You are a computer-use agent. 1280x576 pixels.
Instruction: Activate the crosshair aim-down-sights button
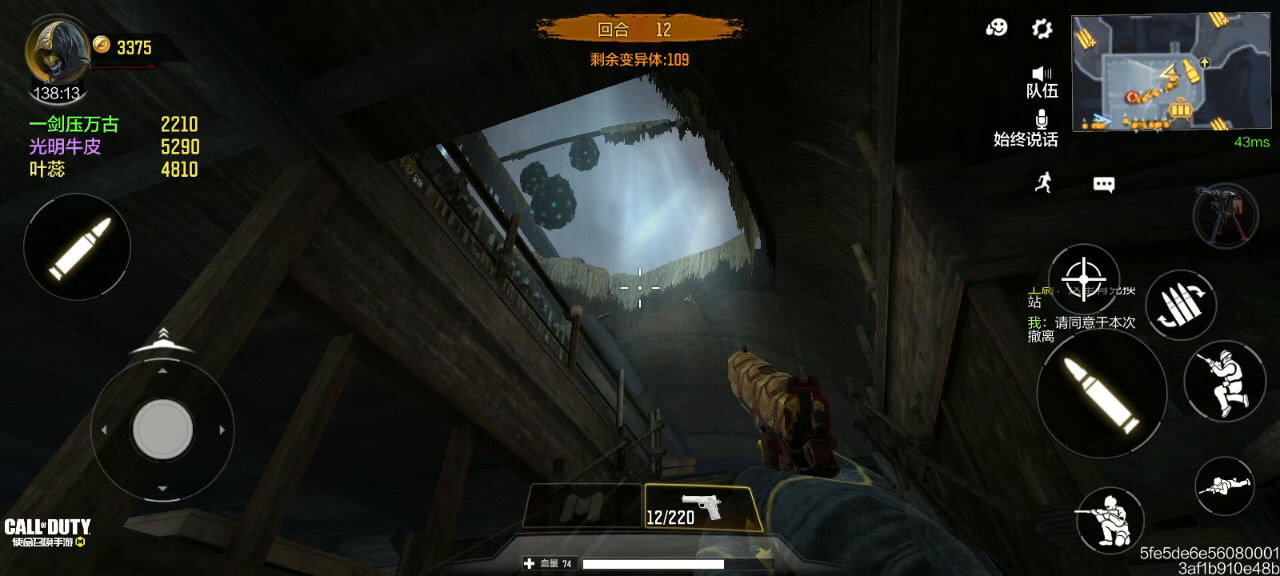(x=1083, y=278)
